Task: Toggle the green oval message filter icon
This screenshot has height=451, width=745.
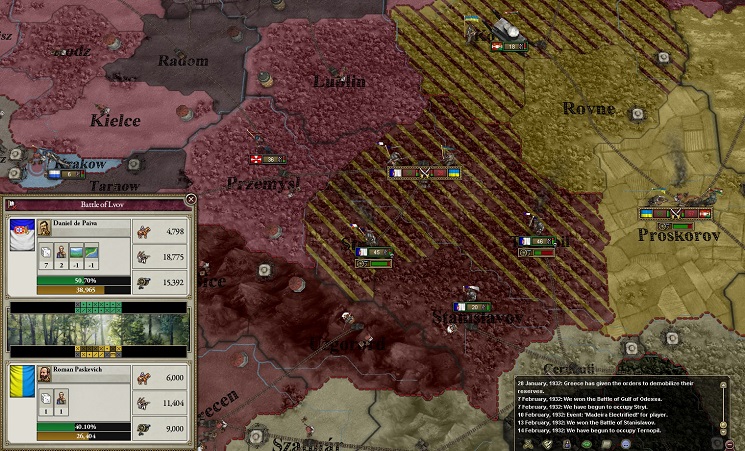Action: pyautogui.click(x=588, y=443)
